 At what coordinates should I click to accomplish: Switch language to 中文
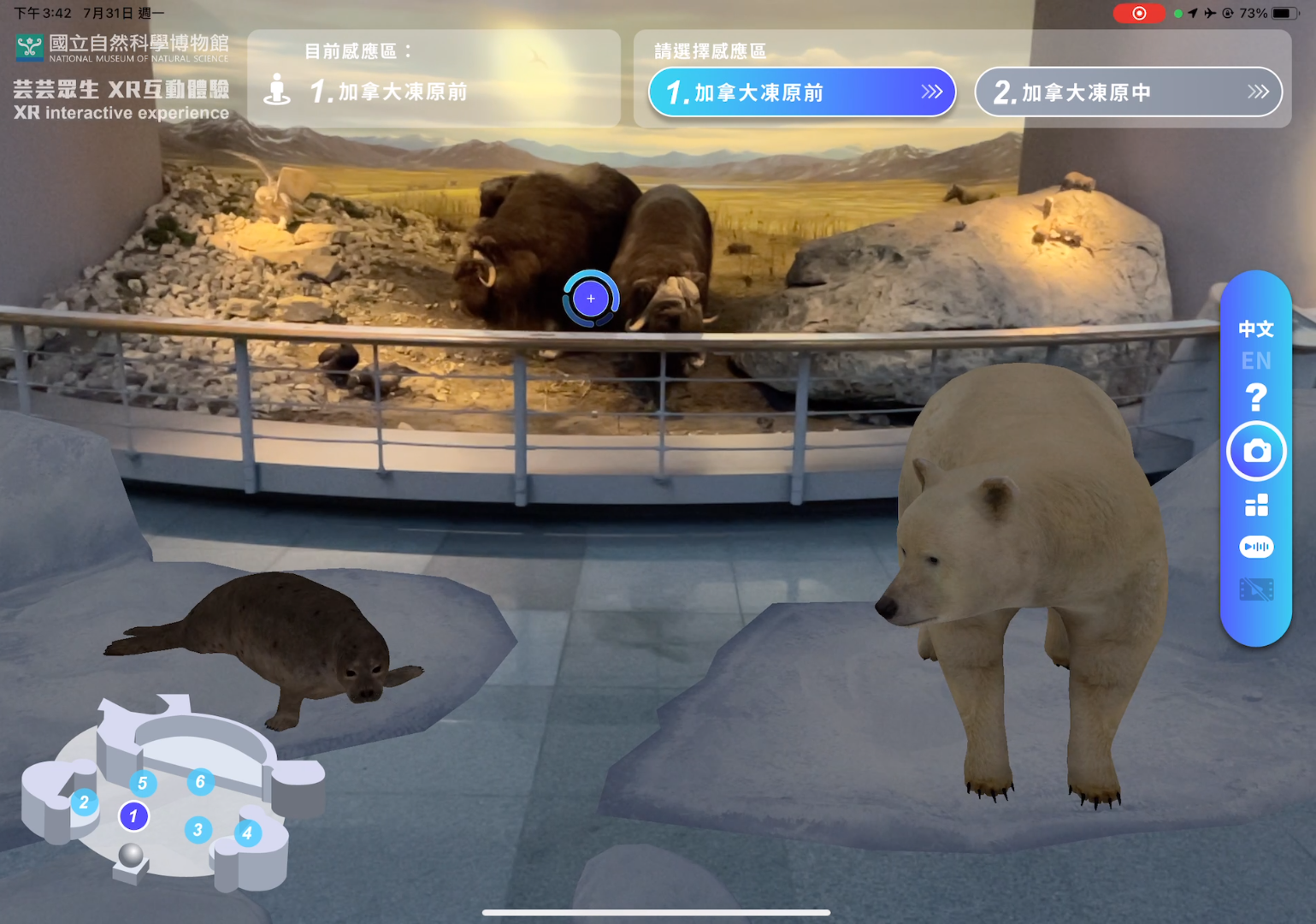pos(1255,329)
